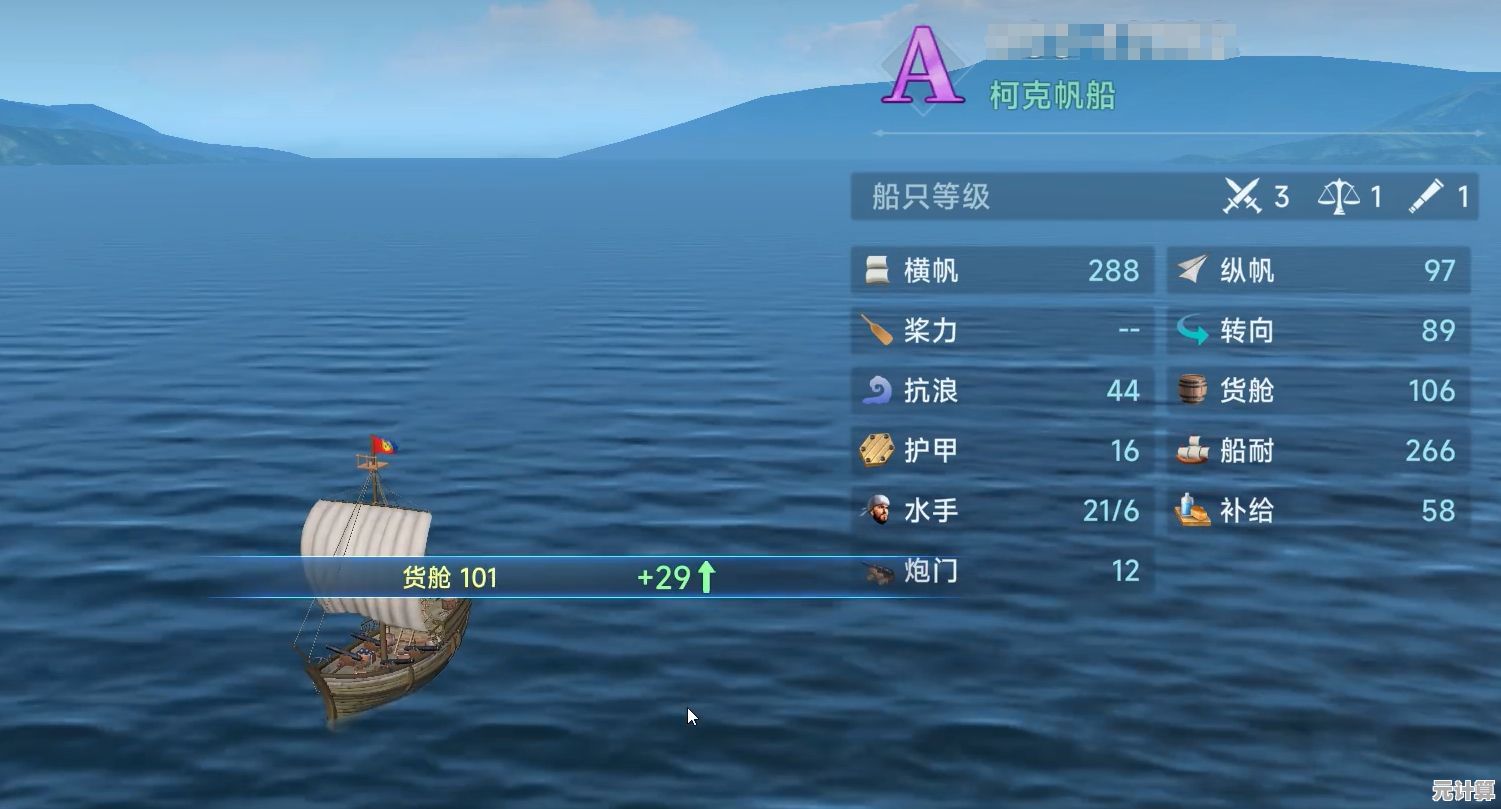Select the 货舱 row showing 106
Image resolution: width=1501 pixels, height=809 pixels.
point(1318,391)
